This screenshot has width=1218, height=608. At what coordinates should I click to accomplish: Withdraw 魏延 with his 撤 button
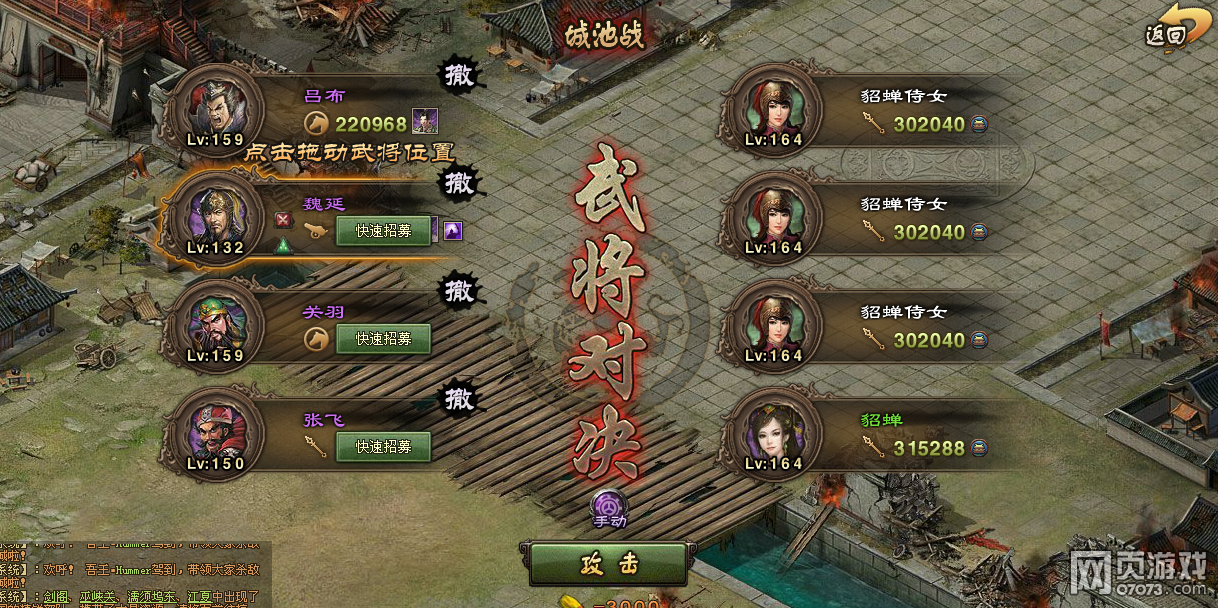460,182
